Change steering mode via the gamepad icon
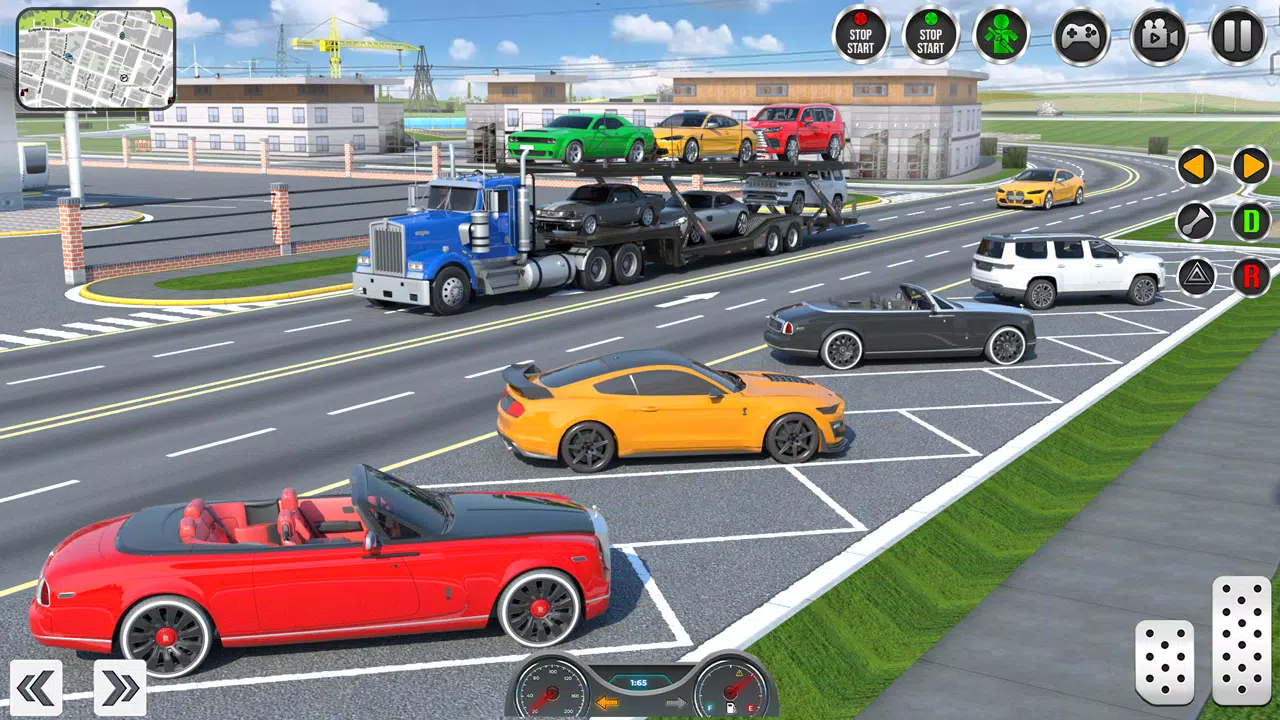Viewport: 1280px width, 720px height. tap(1081, 36)
